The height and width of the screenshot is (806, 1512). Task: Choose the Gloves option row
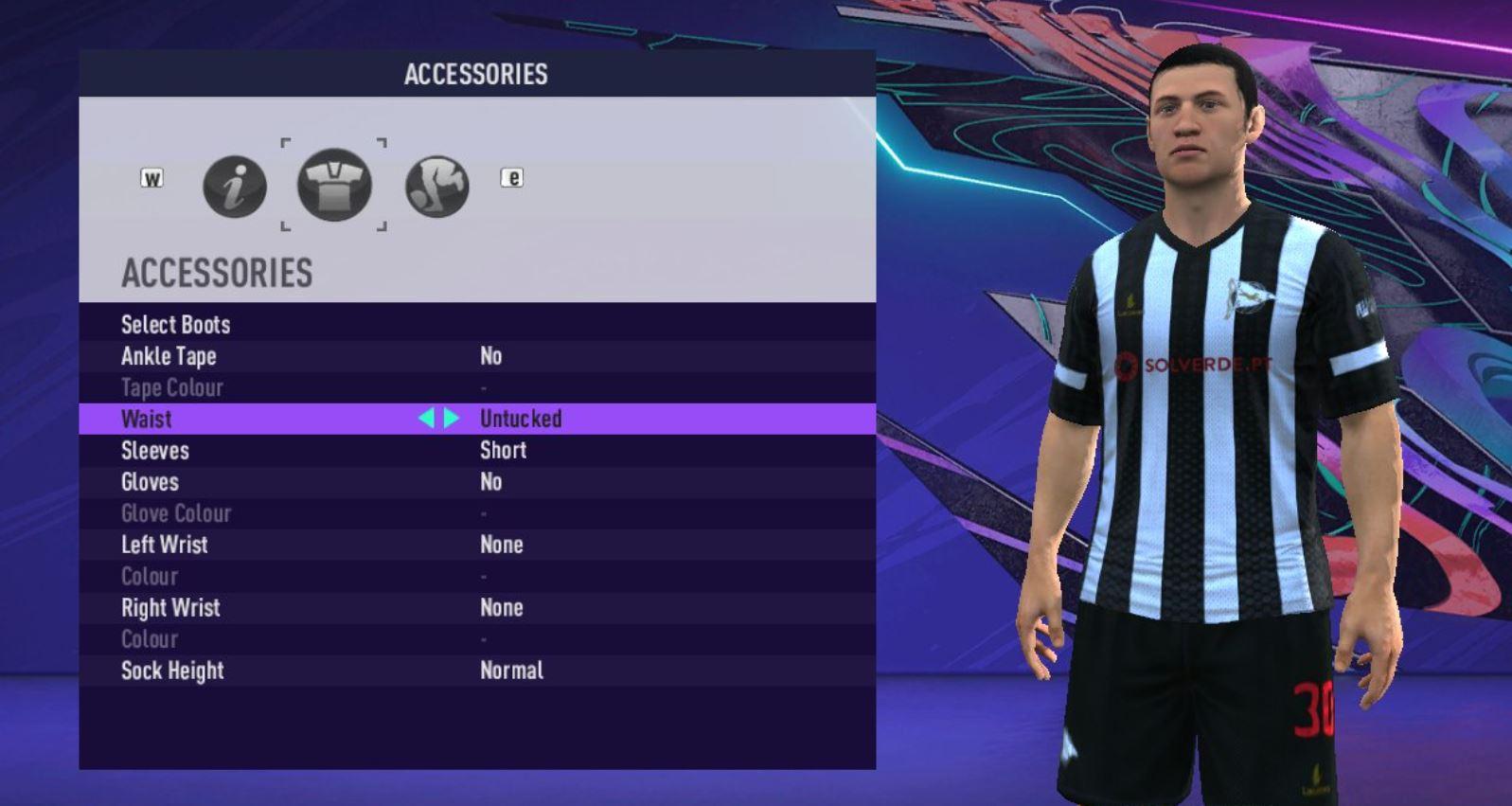(x=150, y=482)
